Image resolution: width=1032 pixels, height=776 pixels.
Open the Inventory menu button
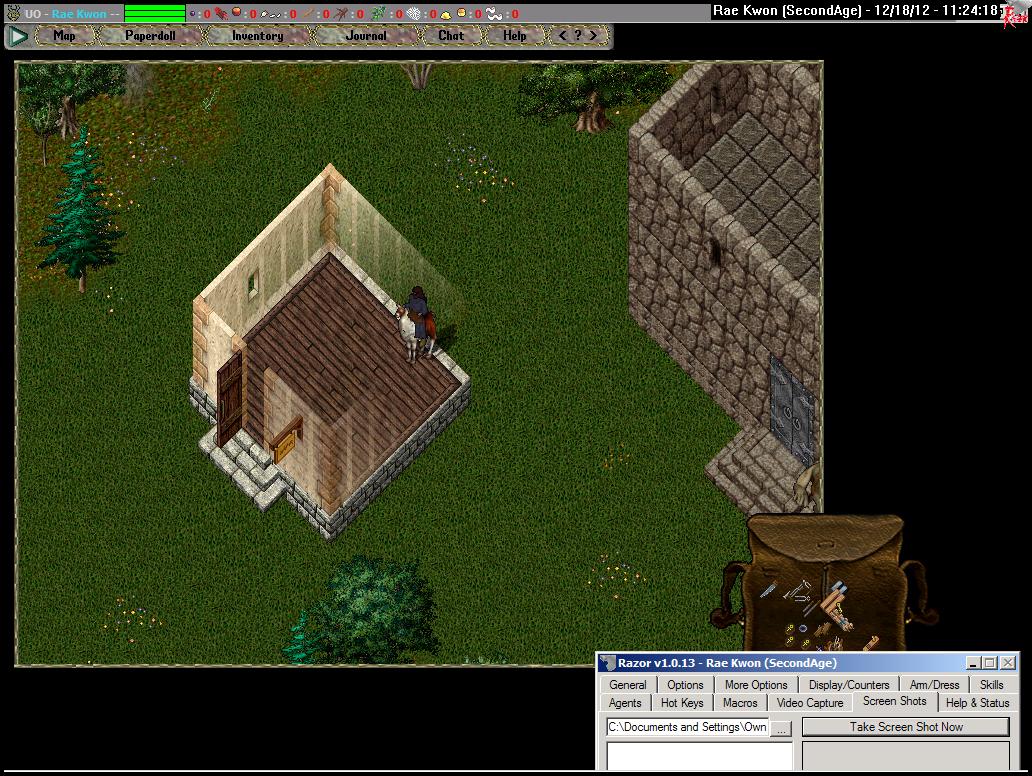pyautogui.click(x=257, y=36)
